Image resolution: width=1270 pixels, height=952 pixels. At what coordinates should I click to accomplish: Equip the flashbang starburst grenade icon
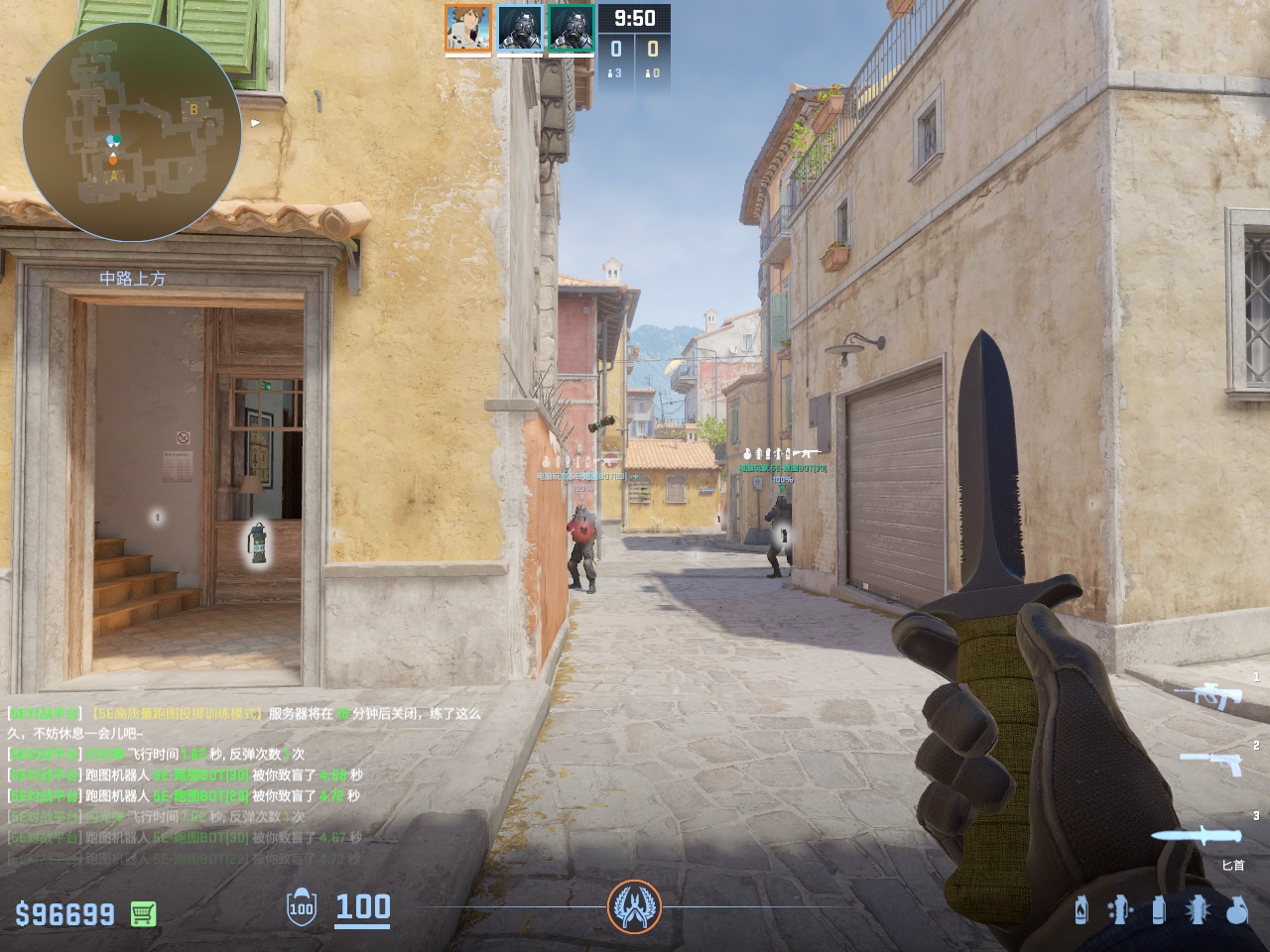coord(1197,909)
